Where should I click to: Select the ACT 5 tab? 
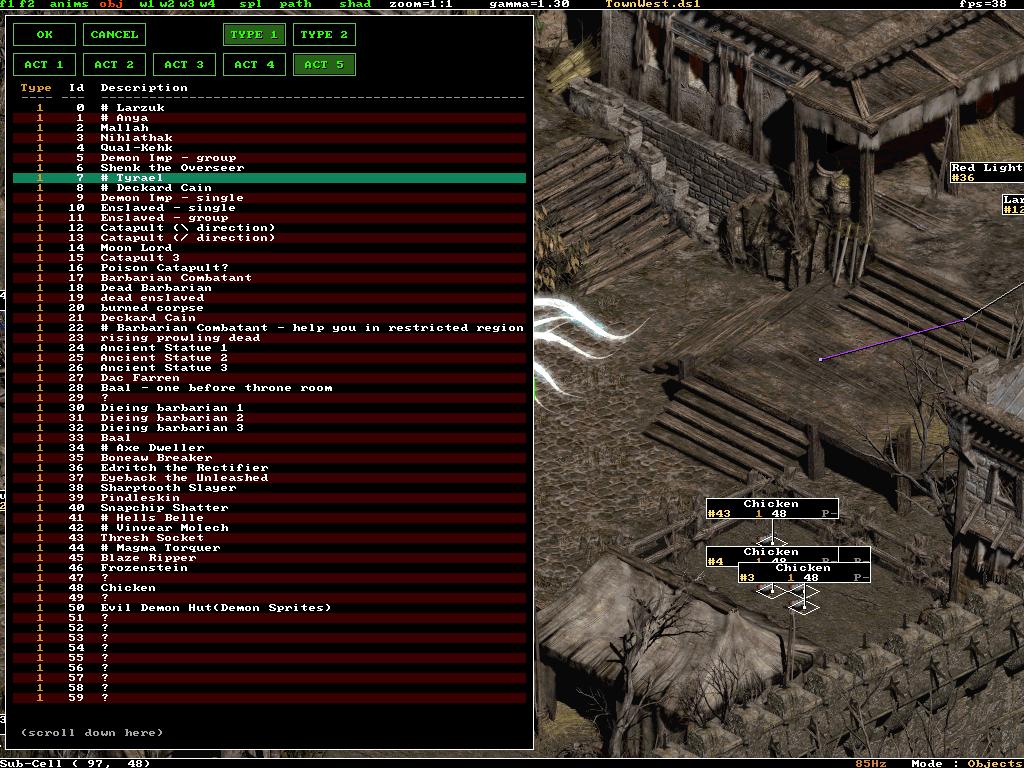tap(324, 65)
